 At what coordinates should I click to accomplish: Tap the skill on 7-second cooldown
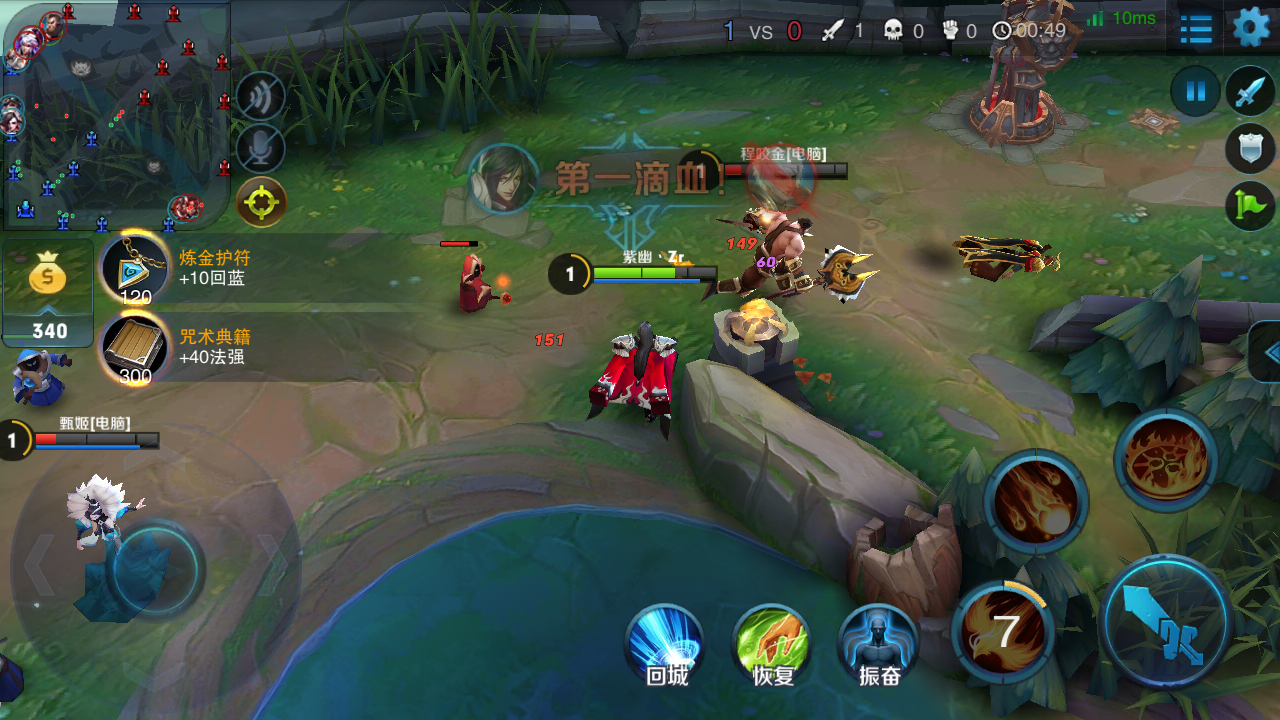(x=1003, y=630)
